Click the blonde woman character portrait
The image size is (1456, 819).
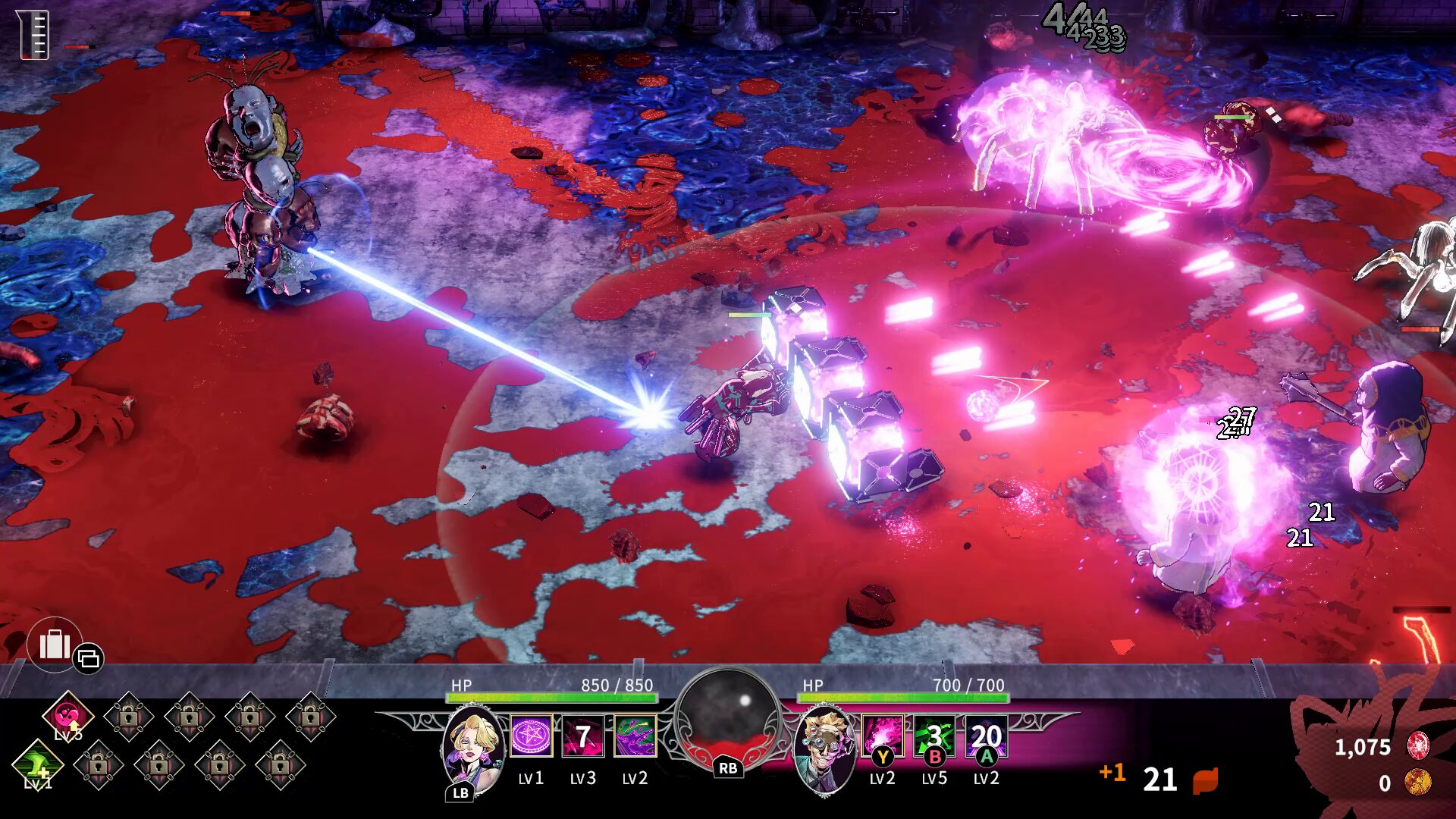(474, 748)
